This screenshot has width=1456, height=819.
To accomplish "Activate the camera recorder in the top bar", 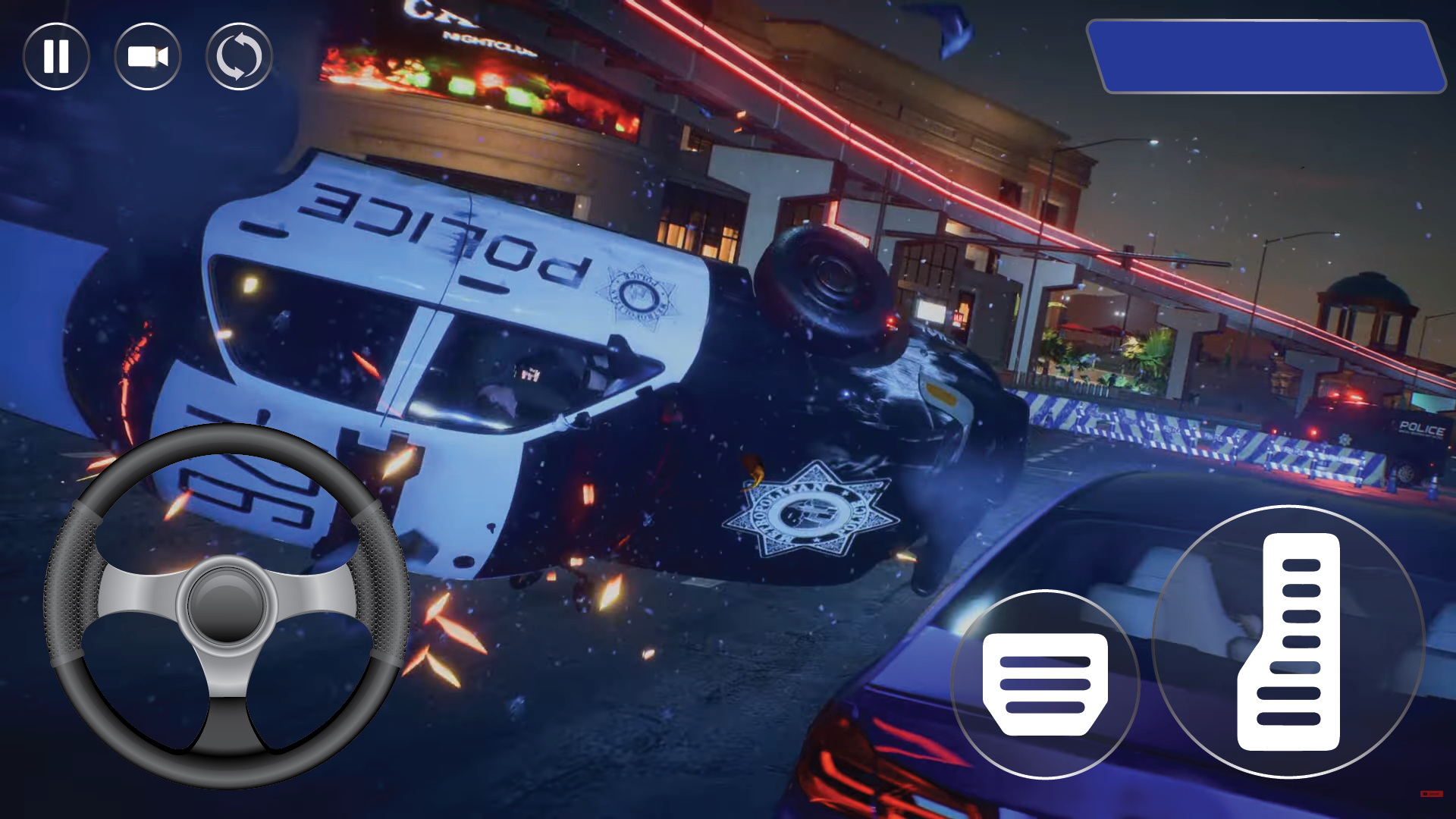I will click(148, 57).
